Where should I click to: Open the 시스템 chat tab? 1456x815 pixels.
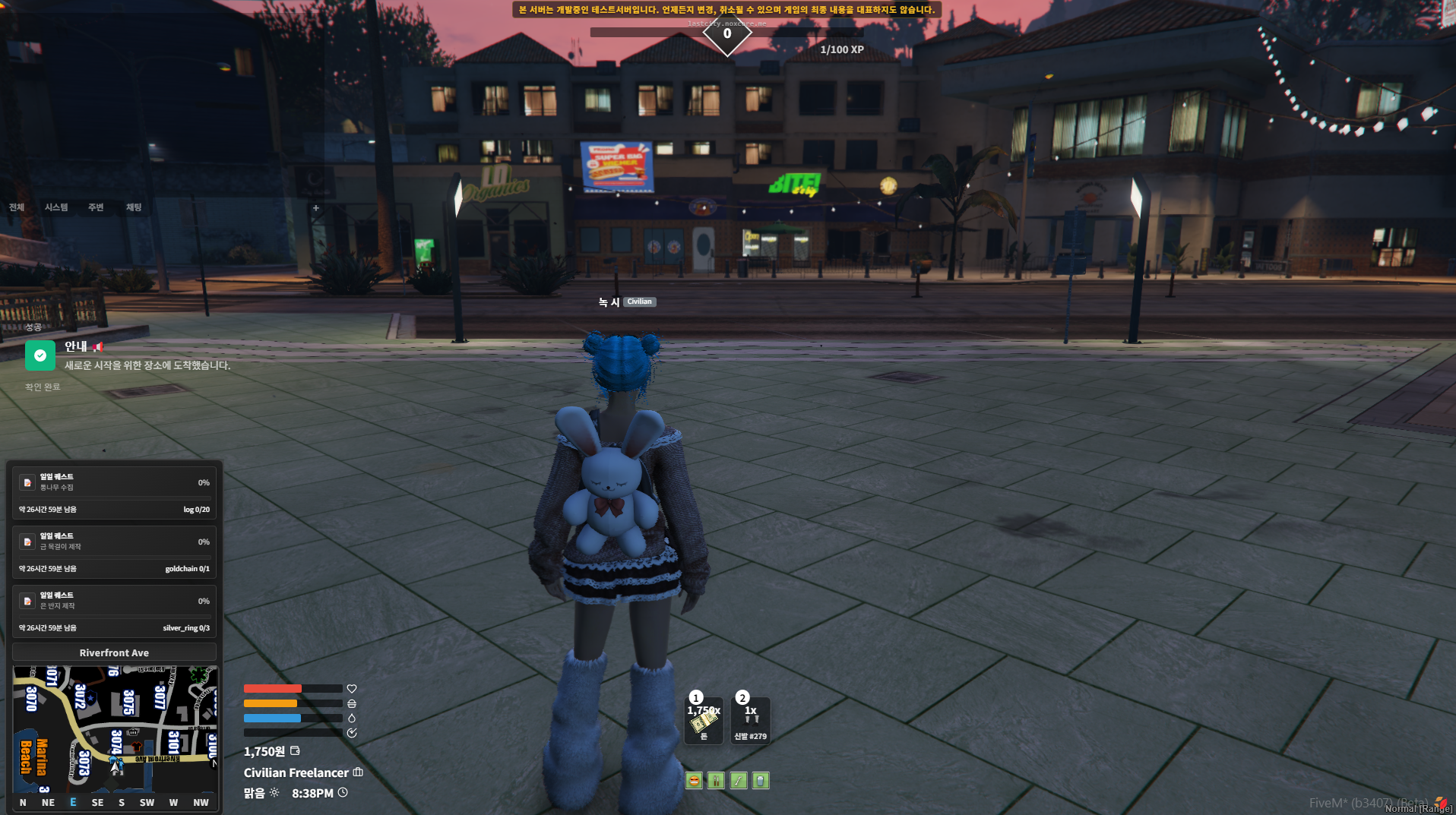tap(56, 207)
